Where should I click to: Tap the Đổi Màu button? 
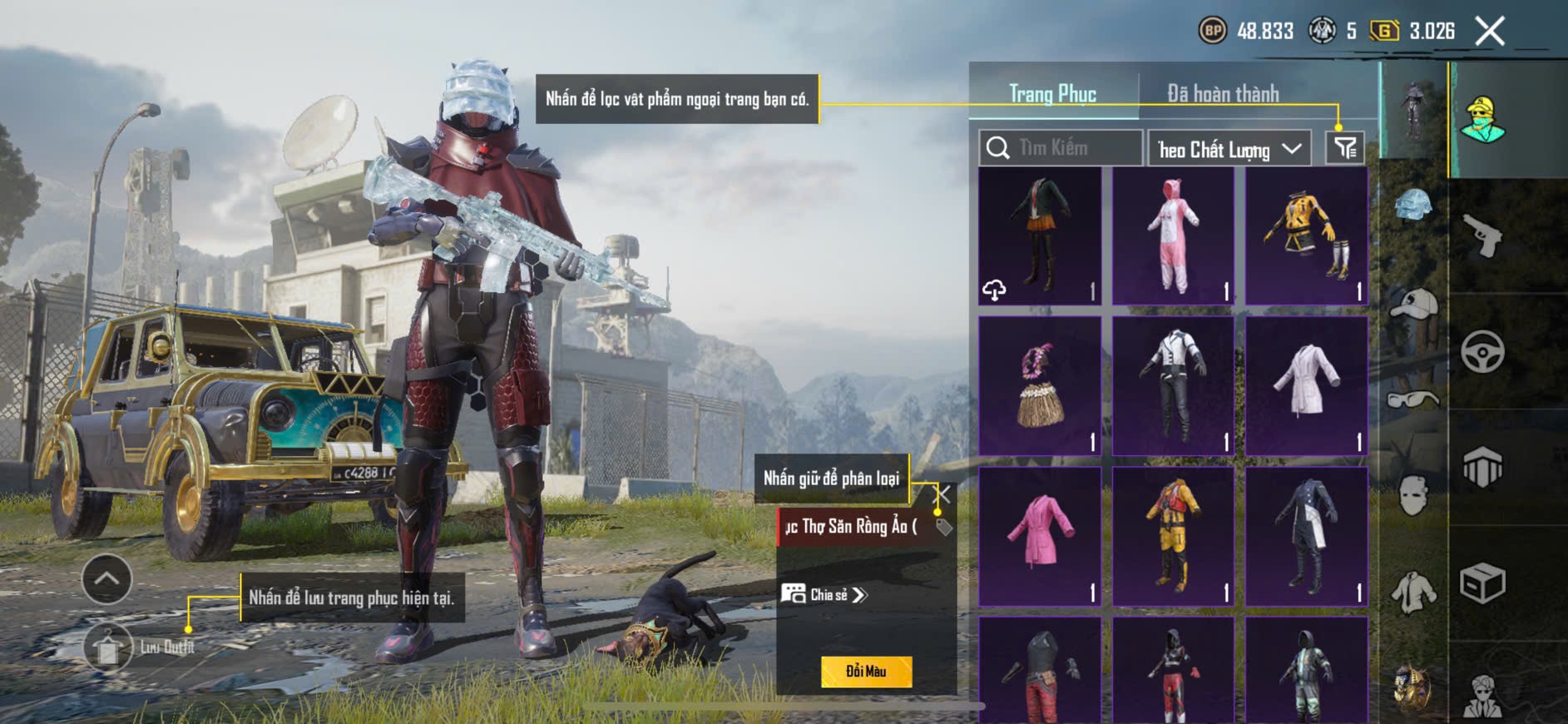point(866,672)
